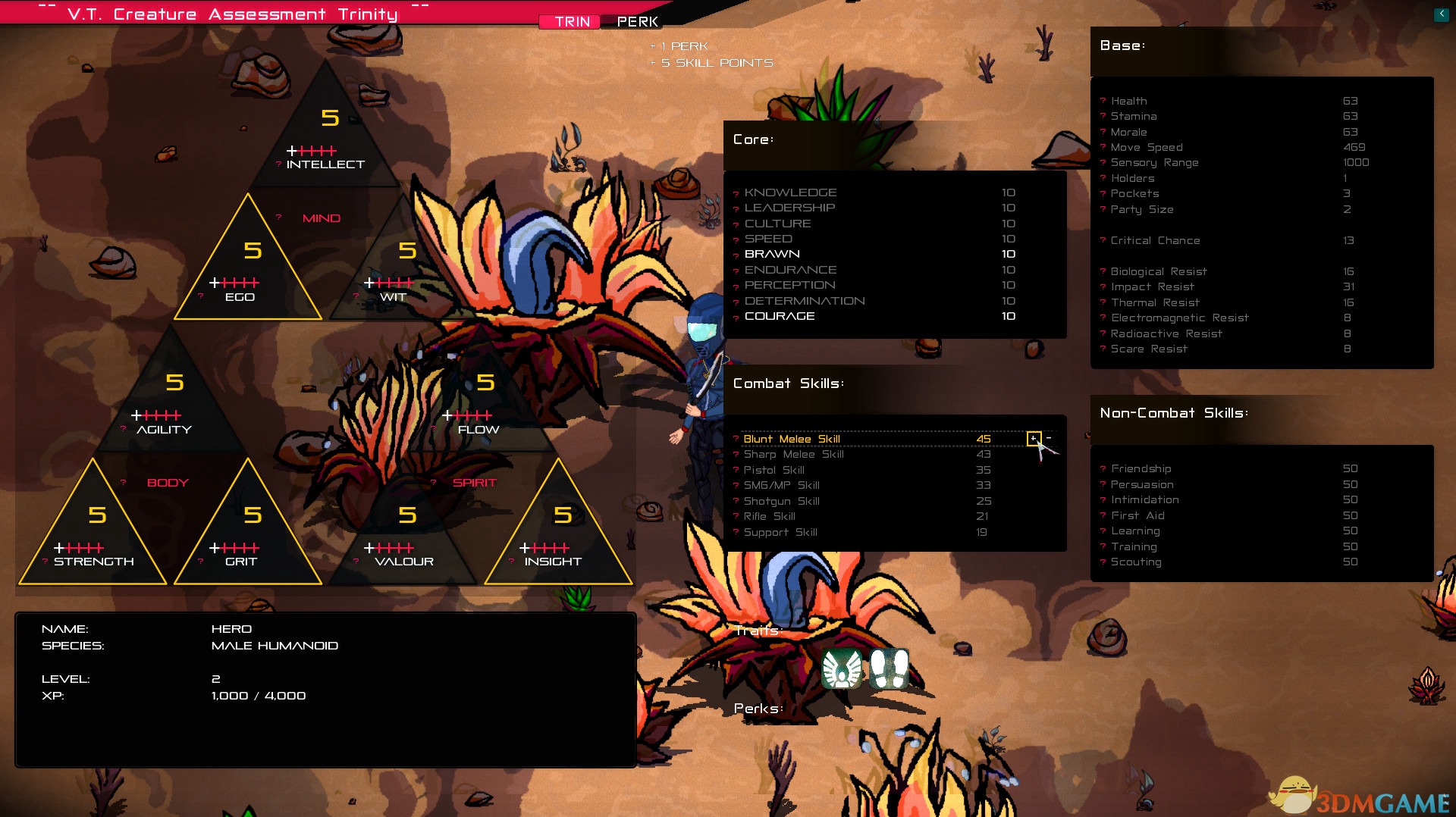Open the winged emblem trait icon
Screen dimensions: 1456x817
click(x=842, y=668)
